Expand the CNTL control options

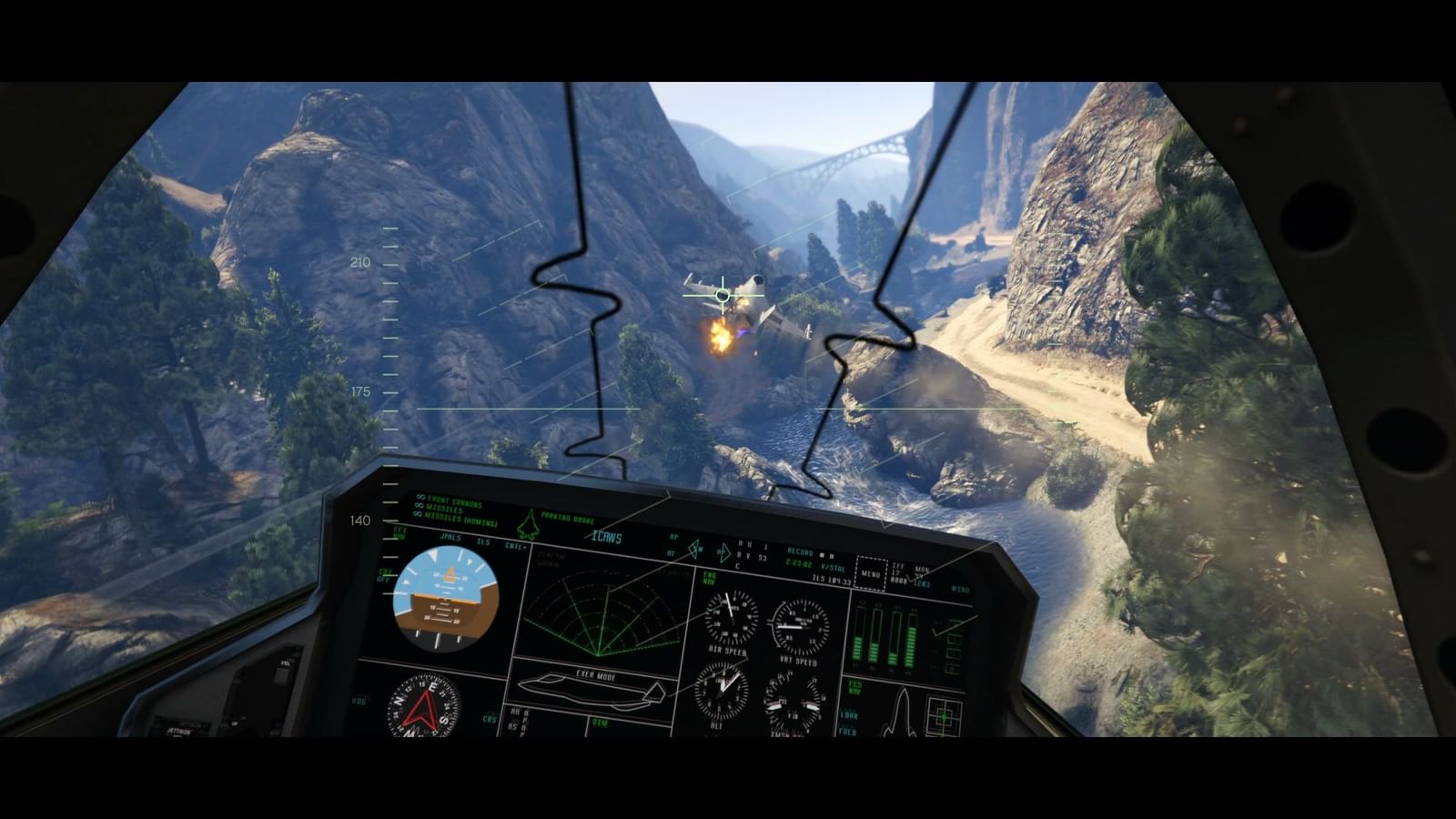point(515,545)
